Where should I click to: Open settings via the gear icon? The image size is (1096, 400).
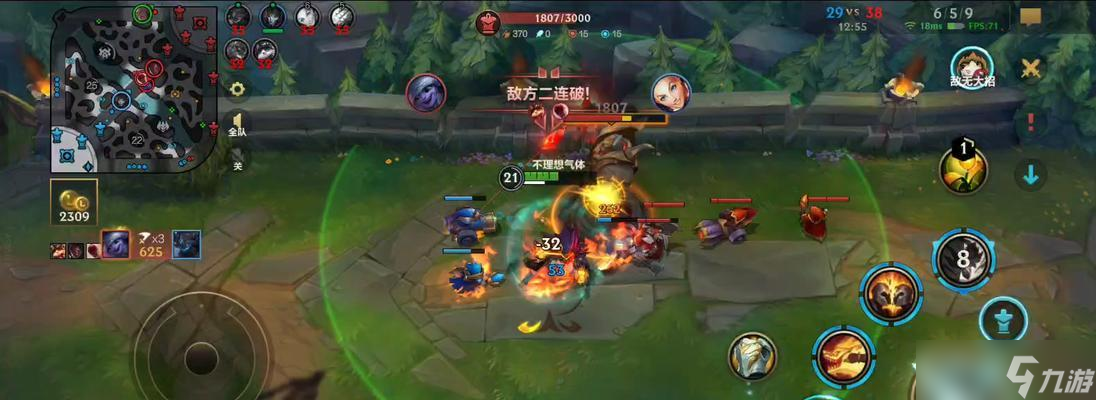click(x=237, y=88)
